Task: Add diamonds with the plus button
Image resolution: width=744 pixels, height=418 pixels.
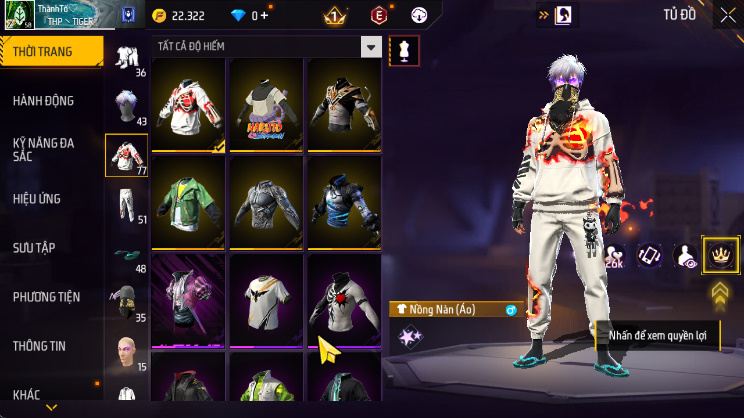Action: (x=264, y=16)
